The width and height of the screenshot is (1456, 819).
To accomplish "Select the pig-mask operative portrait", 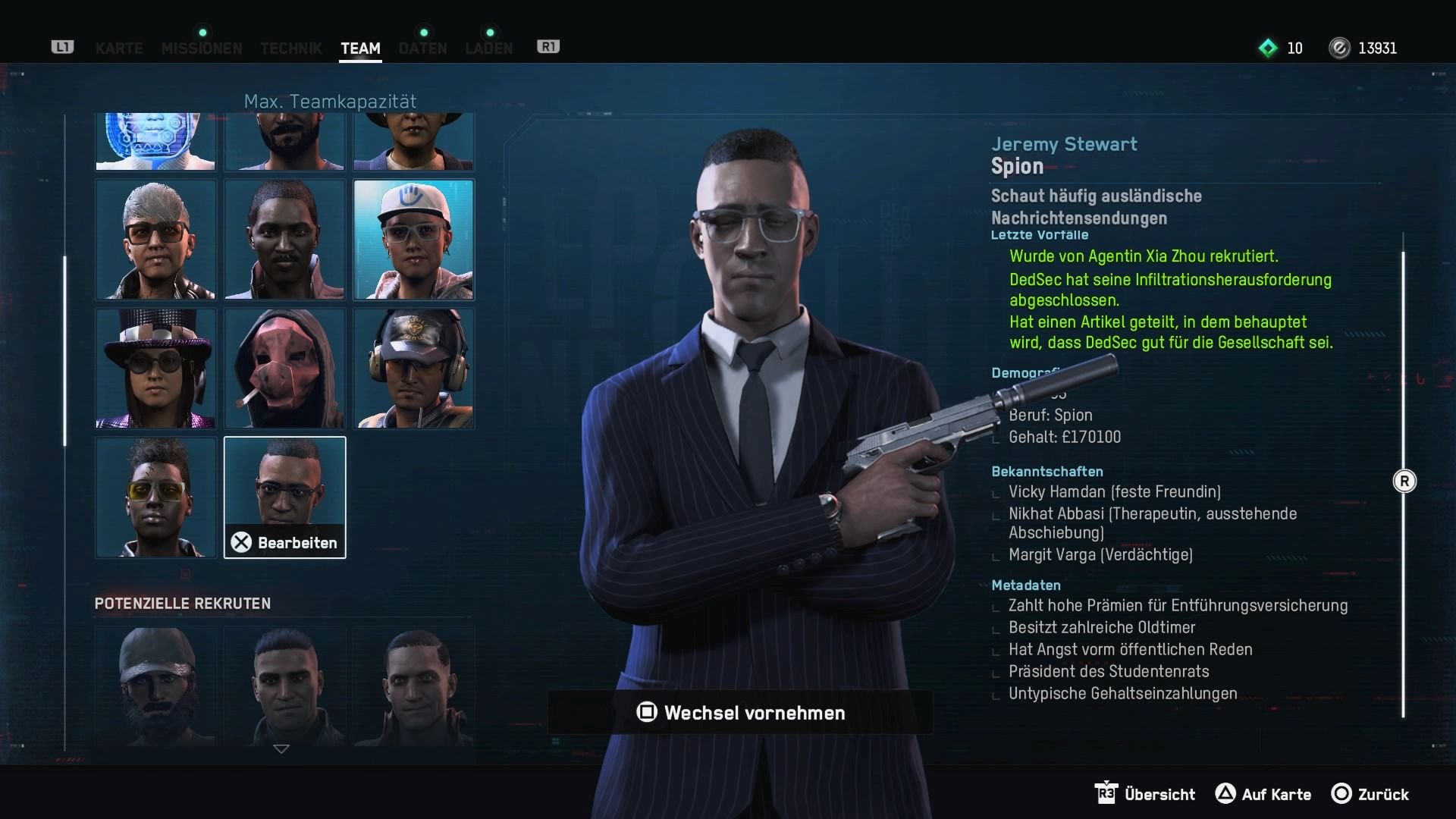I will [x=284, y=369].
